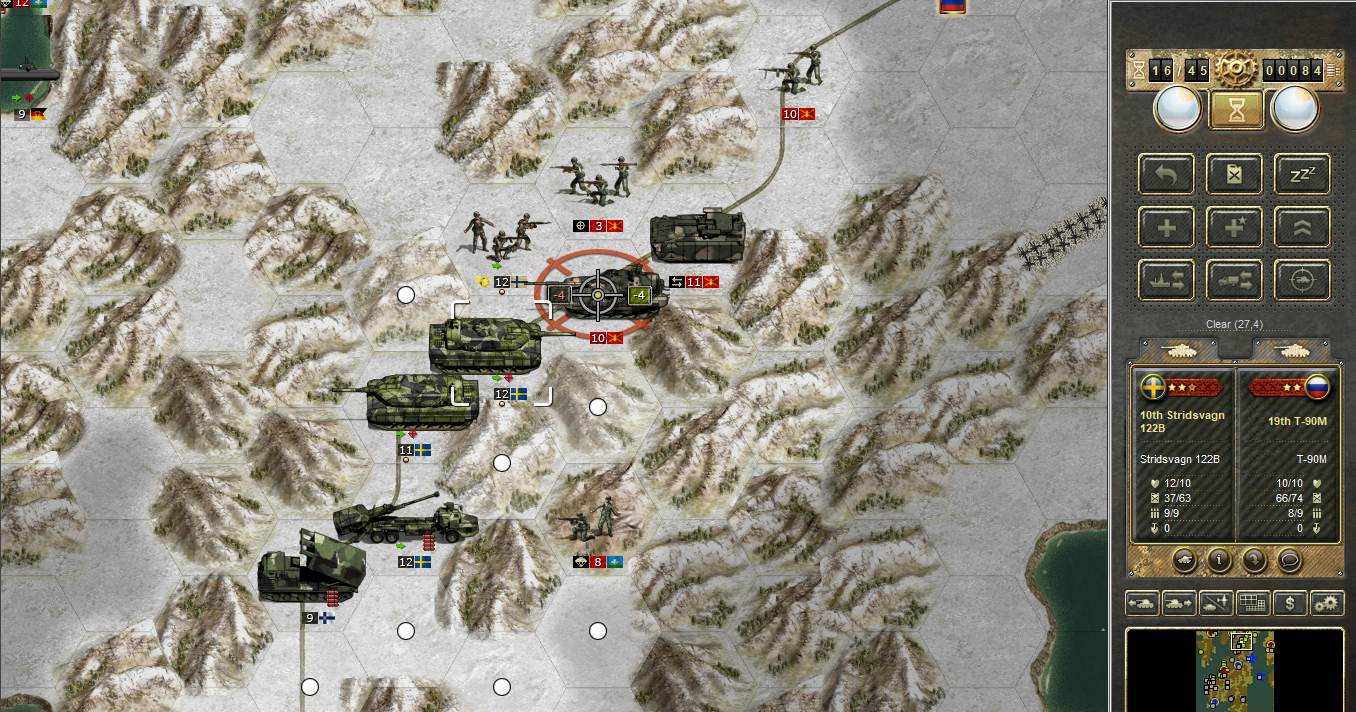Open the purchase screen with the dollar button
This screenshot has width=1356, height=712.
[1291, 603]
